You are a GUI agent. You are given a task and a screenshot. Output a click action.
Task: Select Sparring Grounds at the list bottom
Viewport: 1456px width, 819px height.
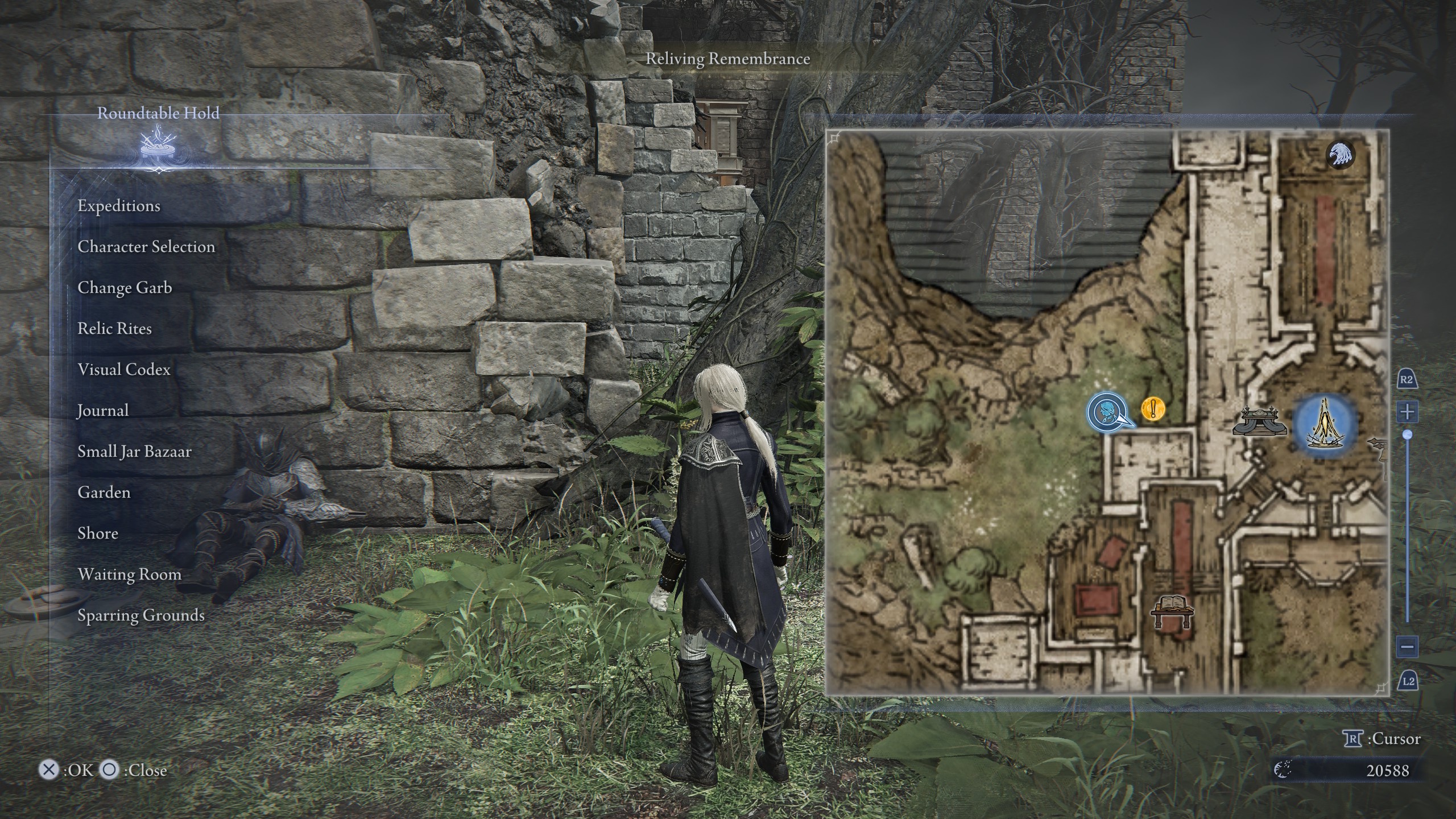[142, 615]
